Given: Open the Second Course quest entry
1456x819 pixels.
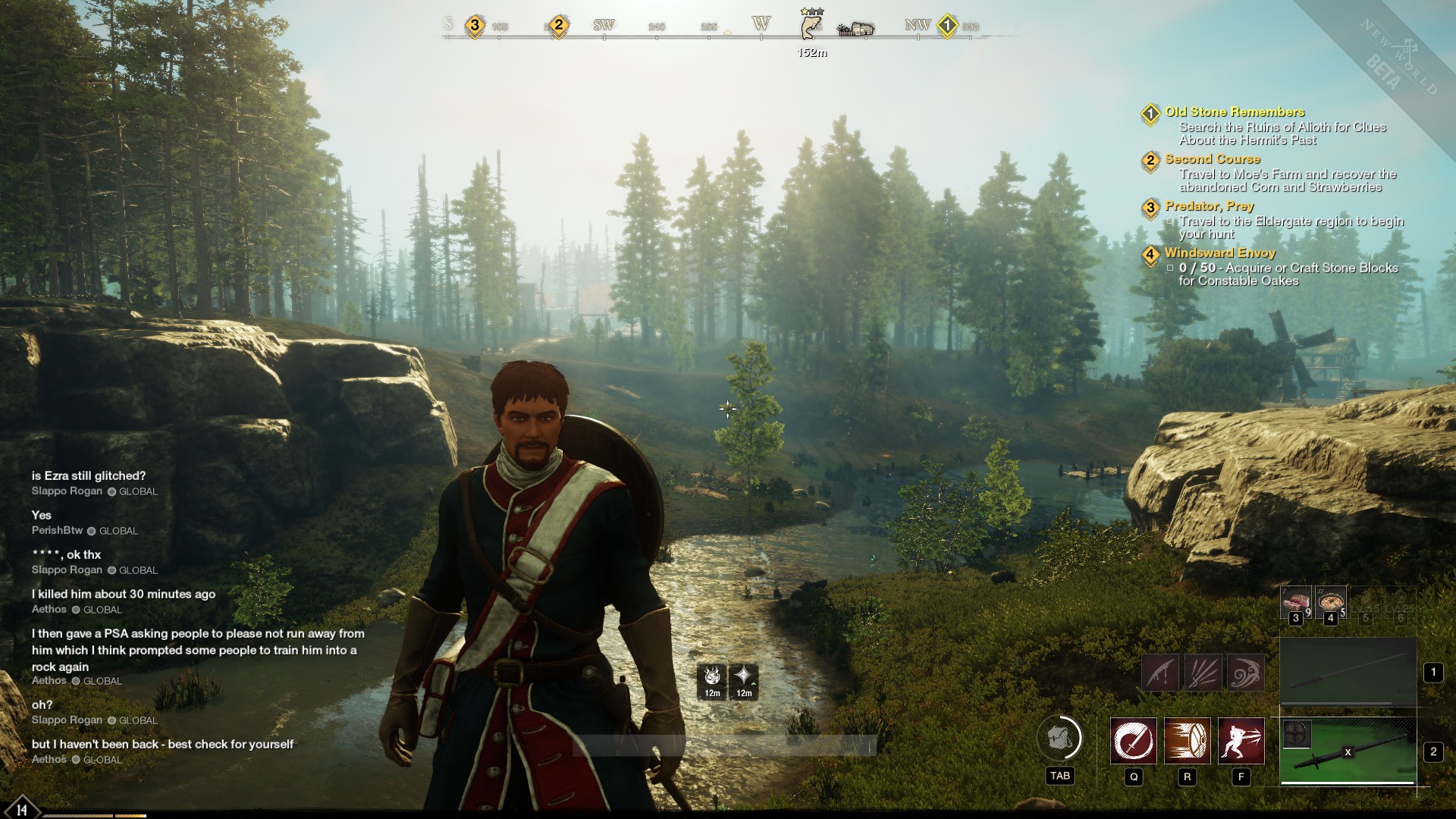Looking at the screenshot, I should click(x=1212, y=159).
